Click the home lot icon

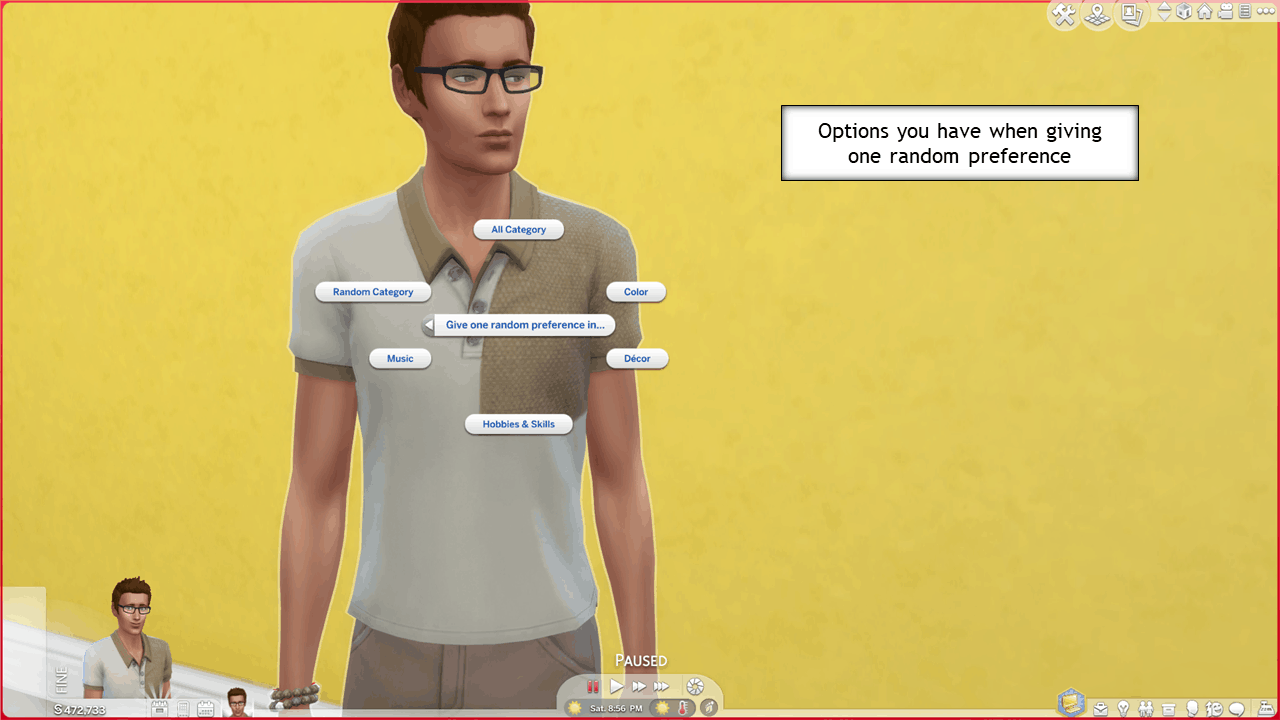(1204, 12)
